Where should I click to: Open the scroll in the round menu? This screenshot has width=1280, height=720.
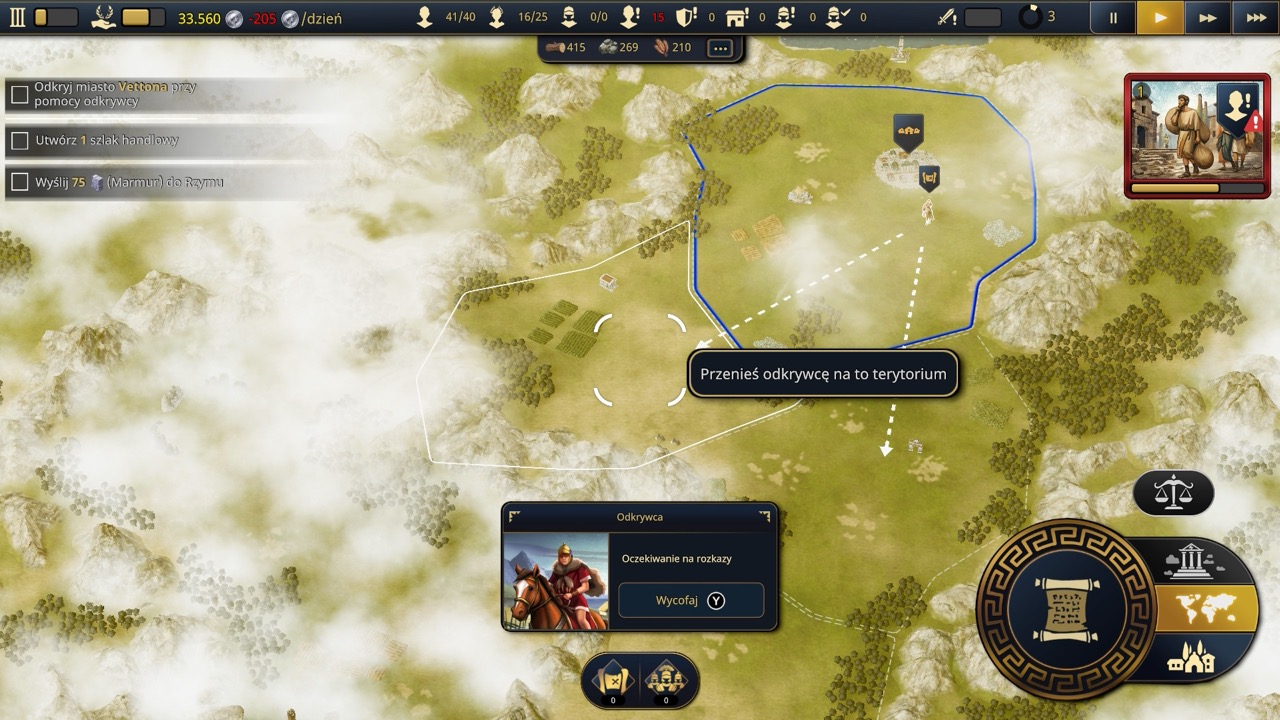click(x=1065, y=608)
